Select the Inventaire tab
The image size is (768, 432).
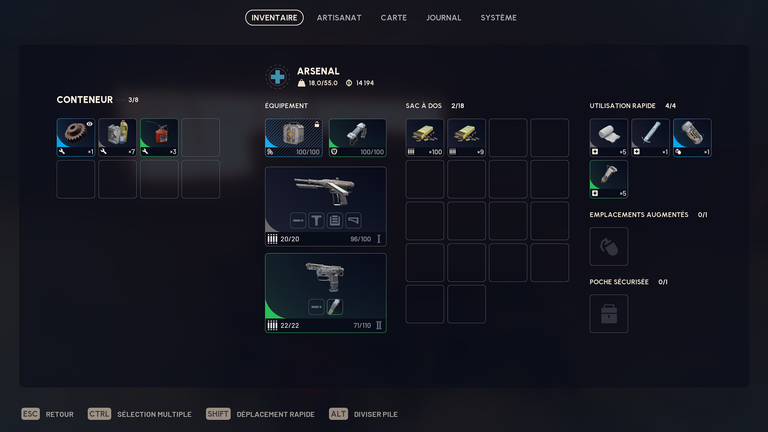(x=274, y=18)
